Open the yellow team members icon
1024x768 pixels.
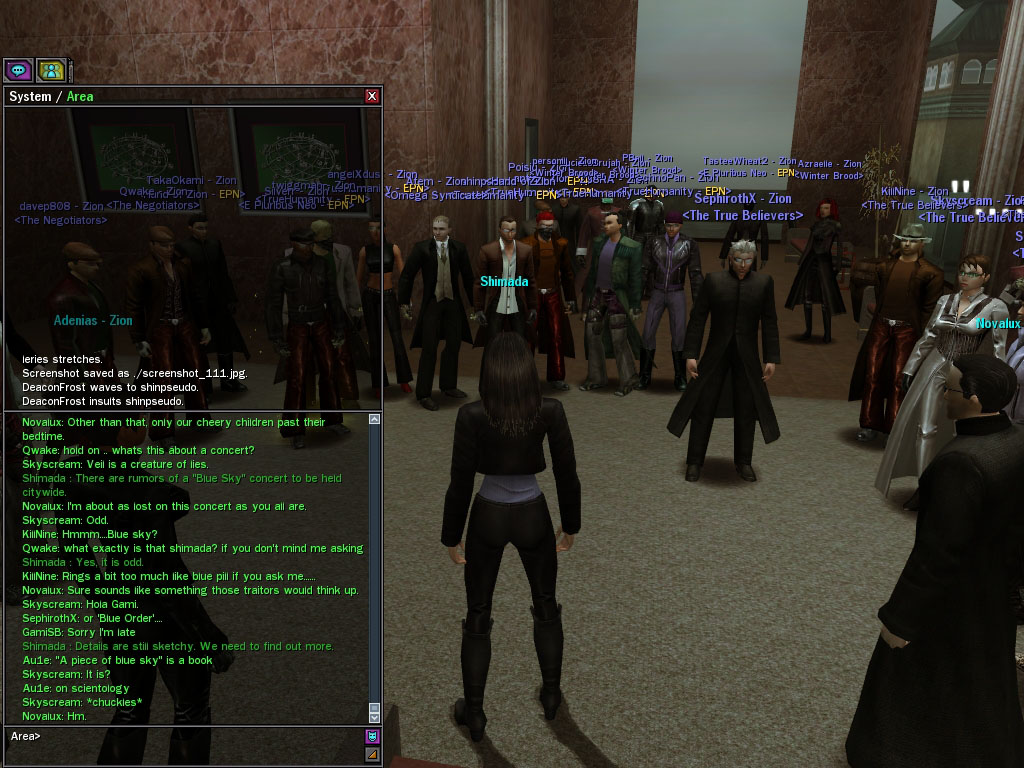51,70
